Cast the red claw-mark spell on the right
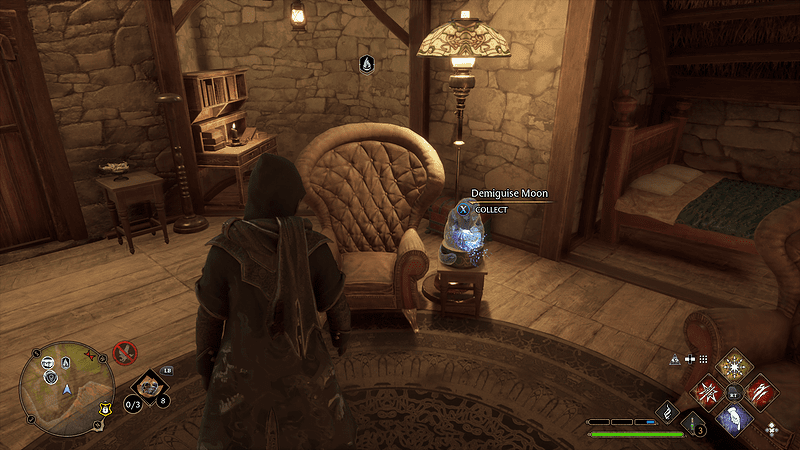 (x=761, y=389)
